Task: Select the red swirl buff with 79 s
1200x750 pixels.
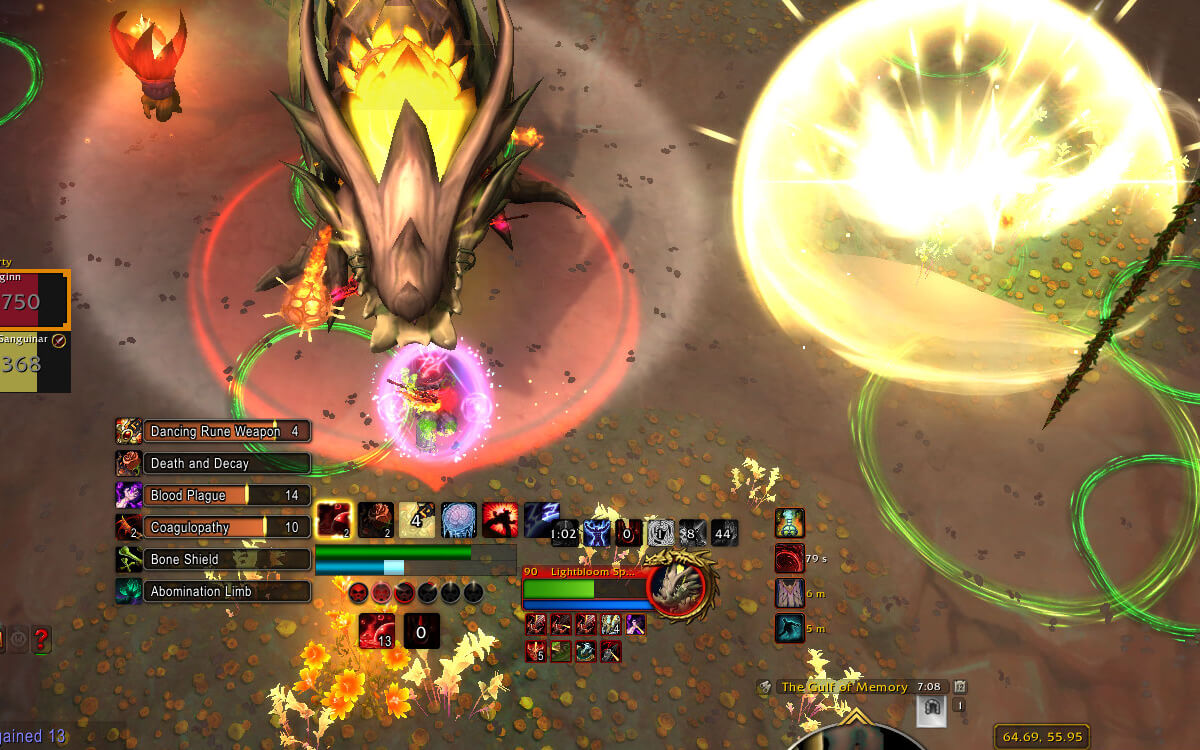Action: pos(790,558)
